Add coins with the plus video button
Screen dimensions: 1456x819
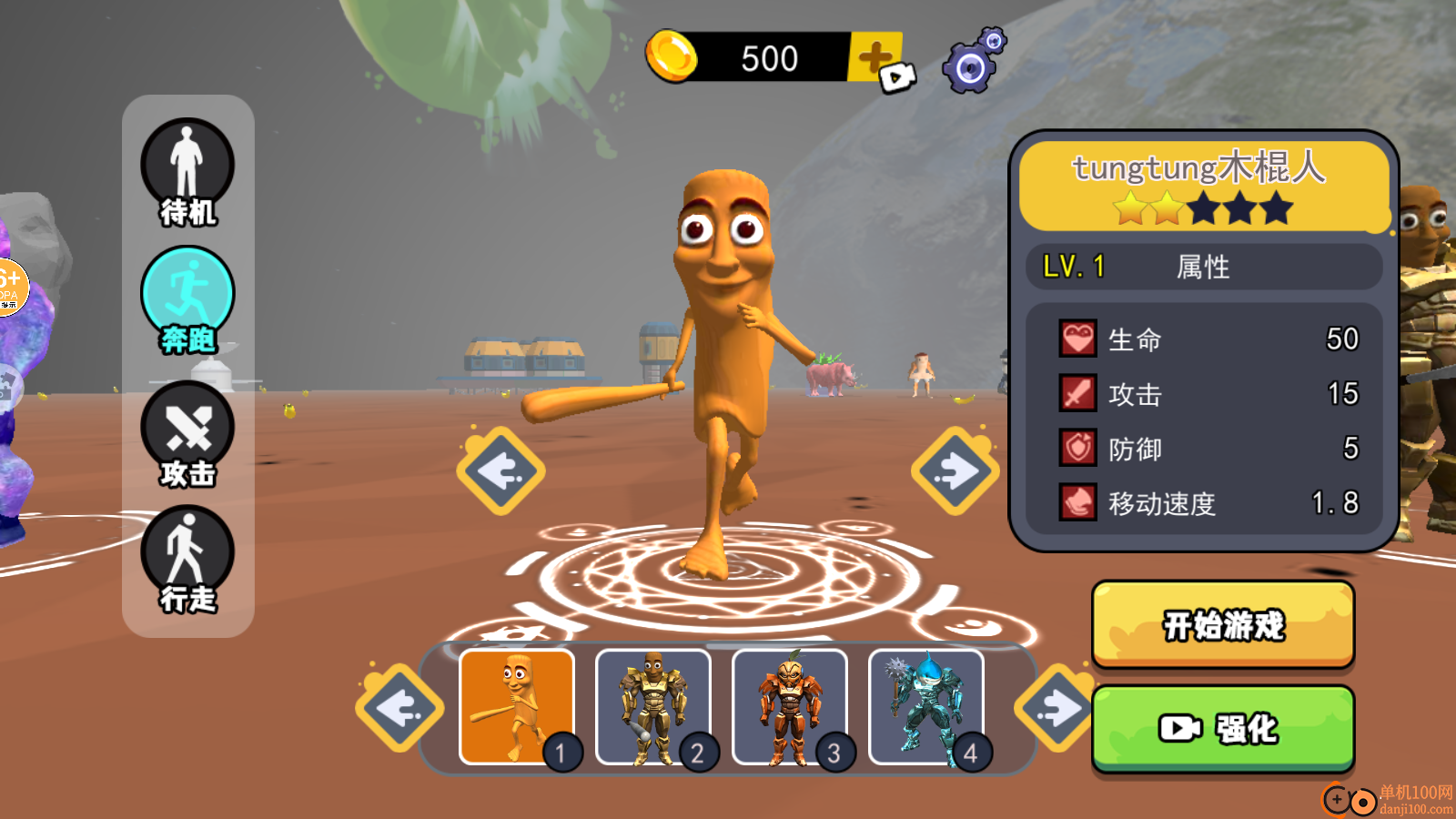(x=877, y=60)
